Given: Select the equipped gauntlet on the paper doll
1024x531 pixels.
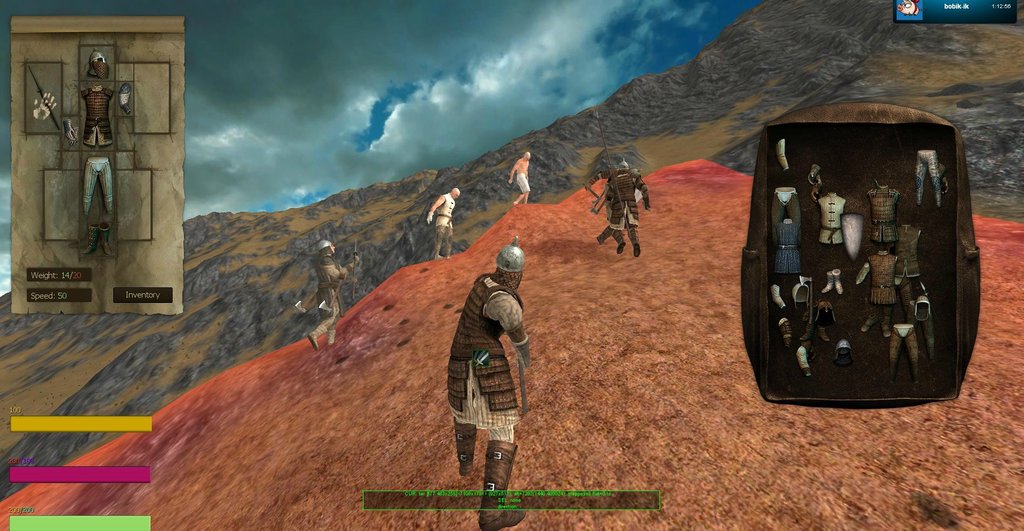Looking at the screenshot, I should (x=126, y=97).
